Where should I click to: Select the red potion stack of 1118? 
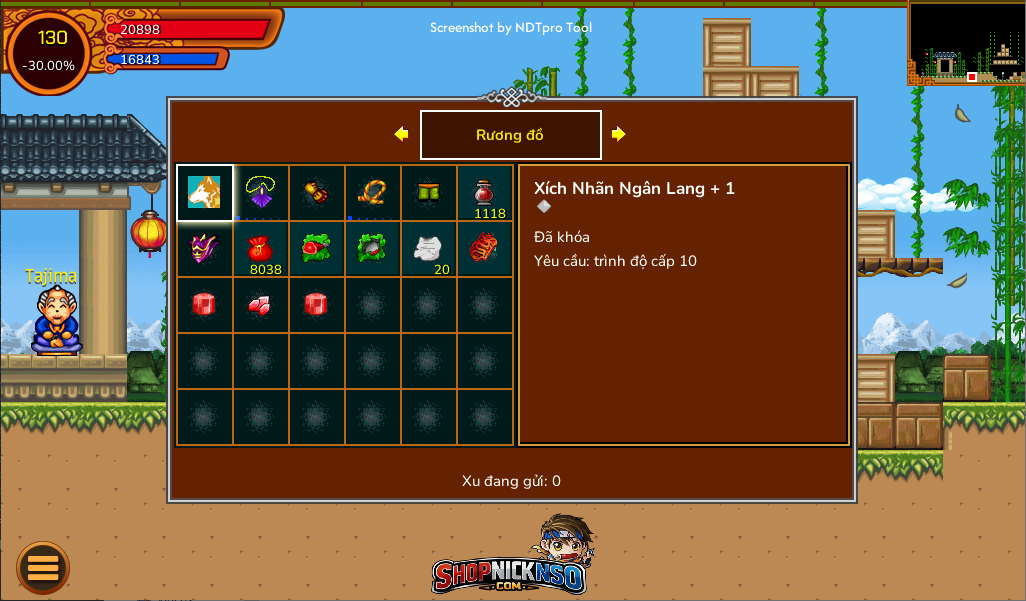[485, 193]
